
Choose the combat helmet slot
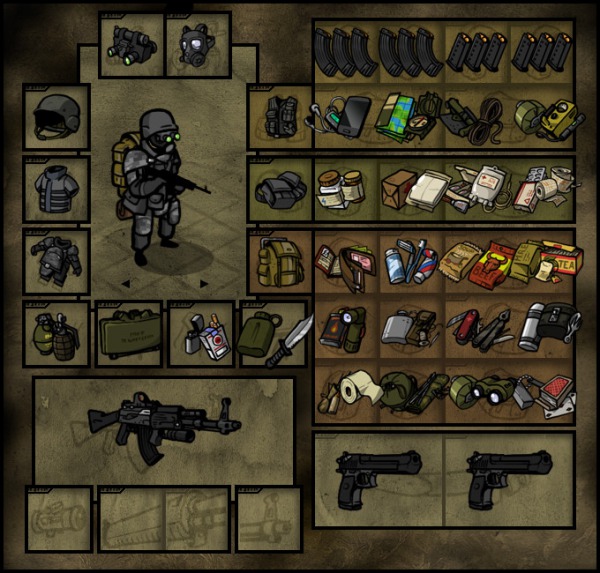[56, 117]
